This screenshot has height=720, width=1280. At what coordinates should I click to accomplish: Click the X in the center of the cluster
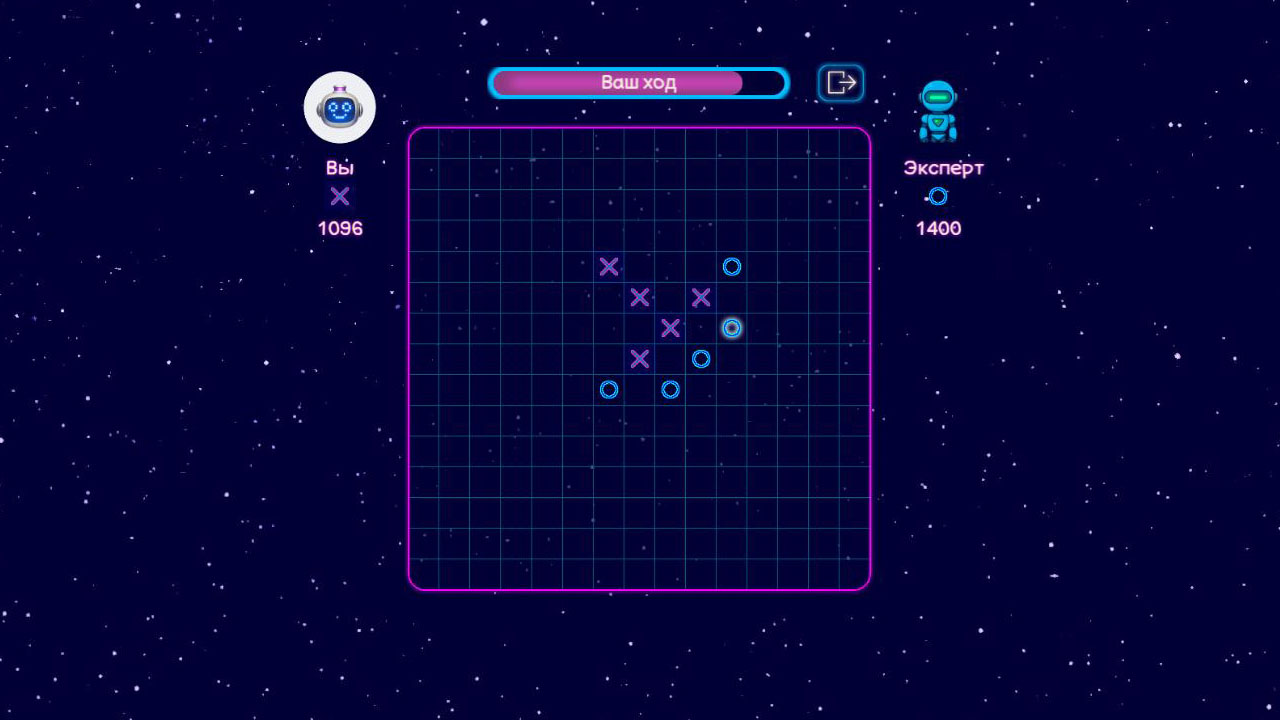(670, 327)
